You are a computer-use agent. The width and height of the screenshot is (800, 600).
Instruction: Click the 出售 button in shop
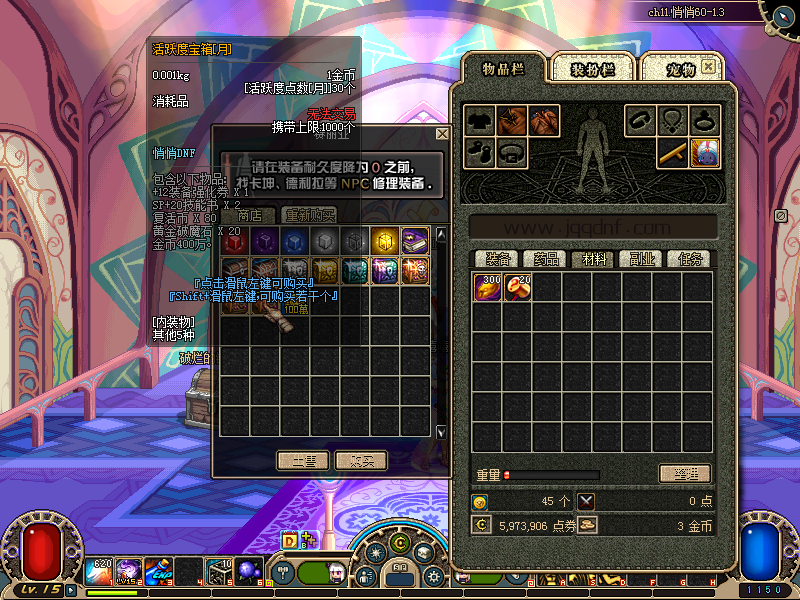point(303,461)
